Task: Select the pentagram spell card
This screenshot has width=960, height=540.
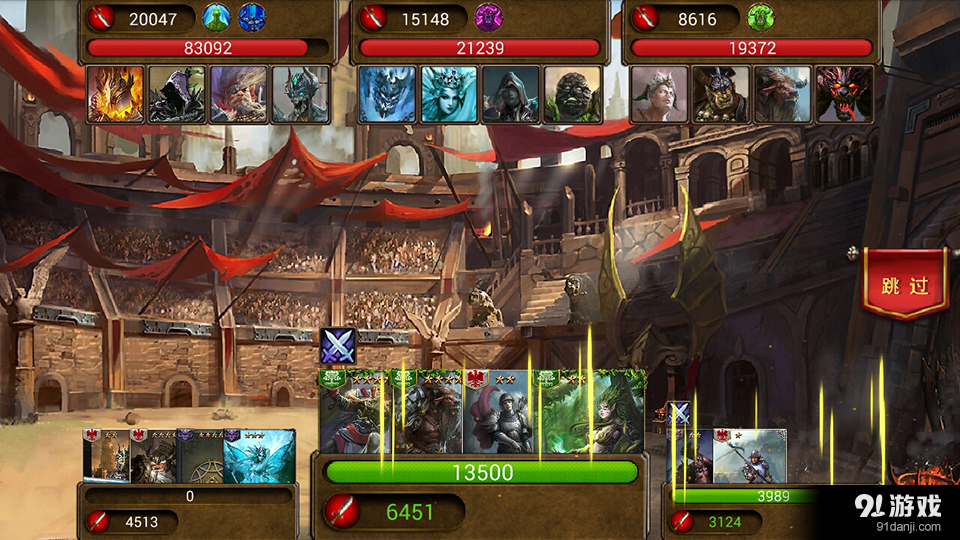Action: 199,458
